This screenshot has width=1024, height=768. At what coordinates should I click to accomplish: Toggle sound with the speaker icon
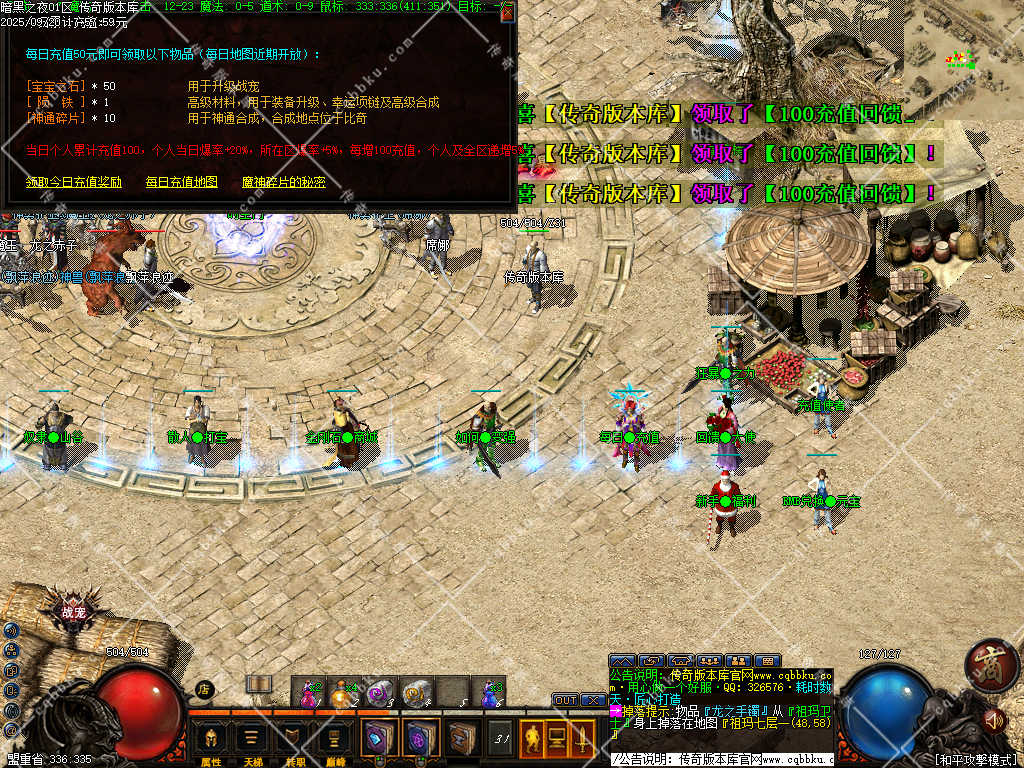(993, 718)
